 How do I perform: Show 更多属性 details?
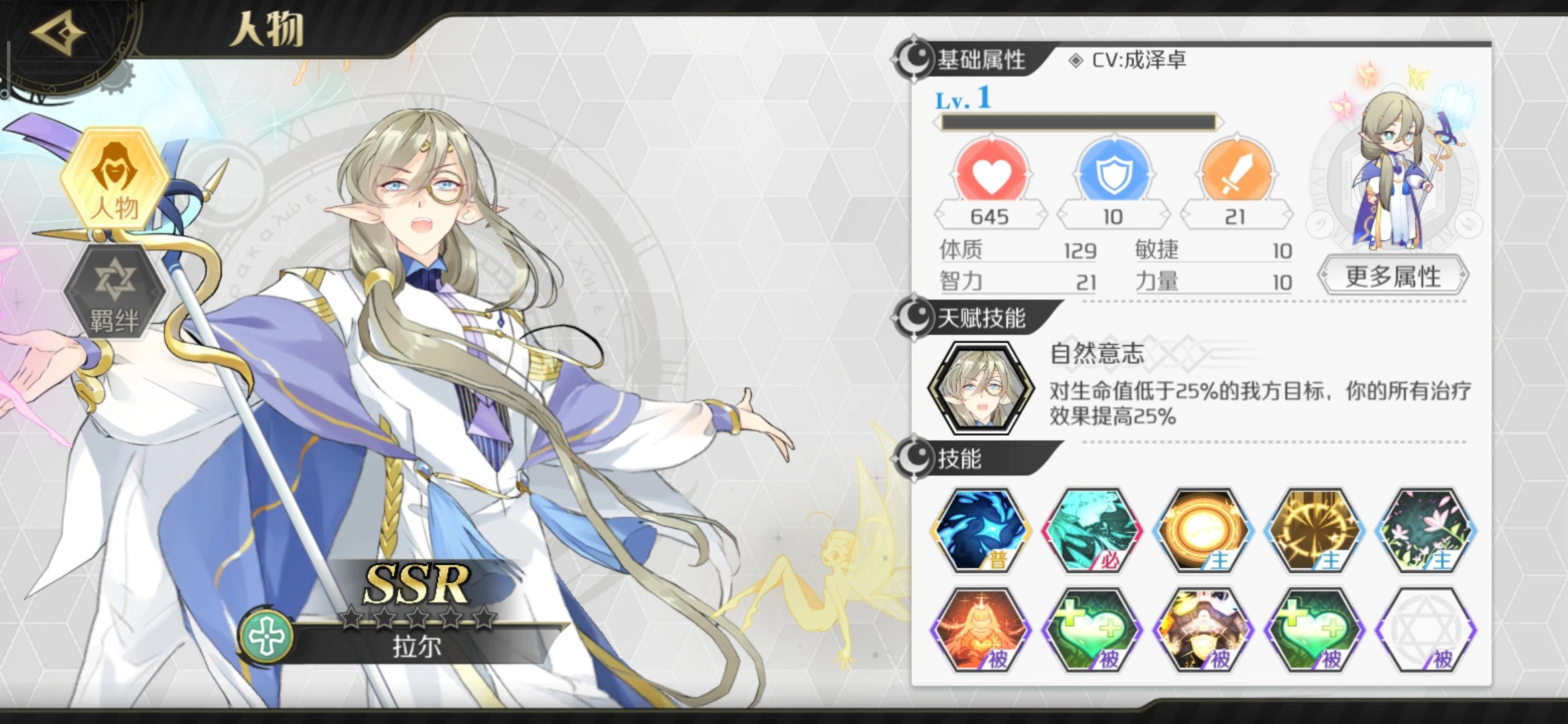click(1393, 276)
